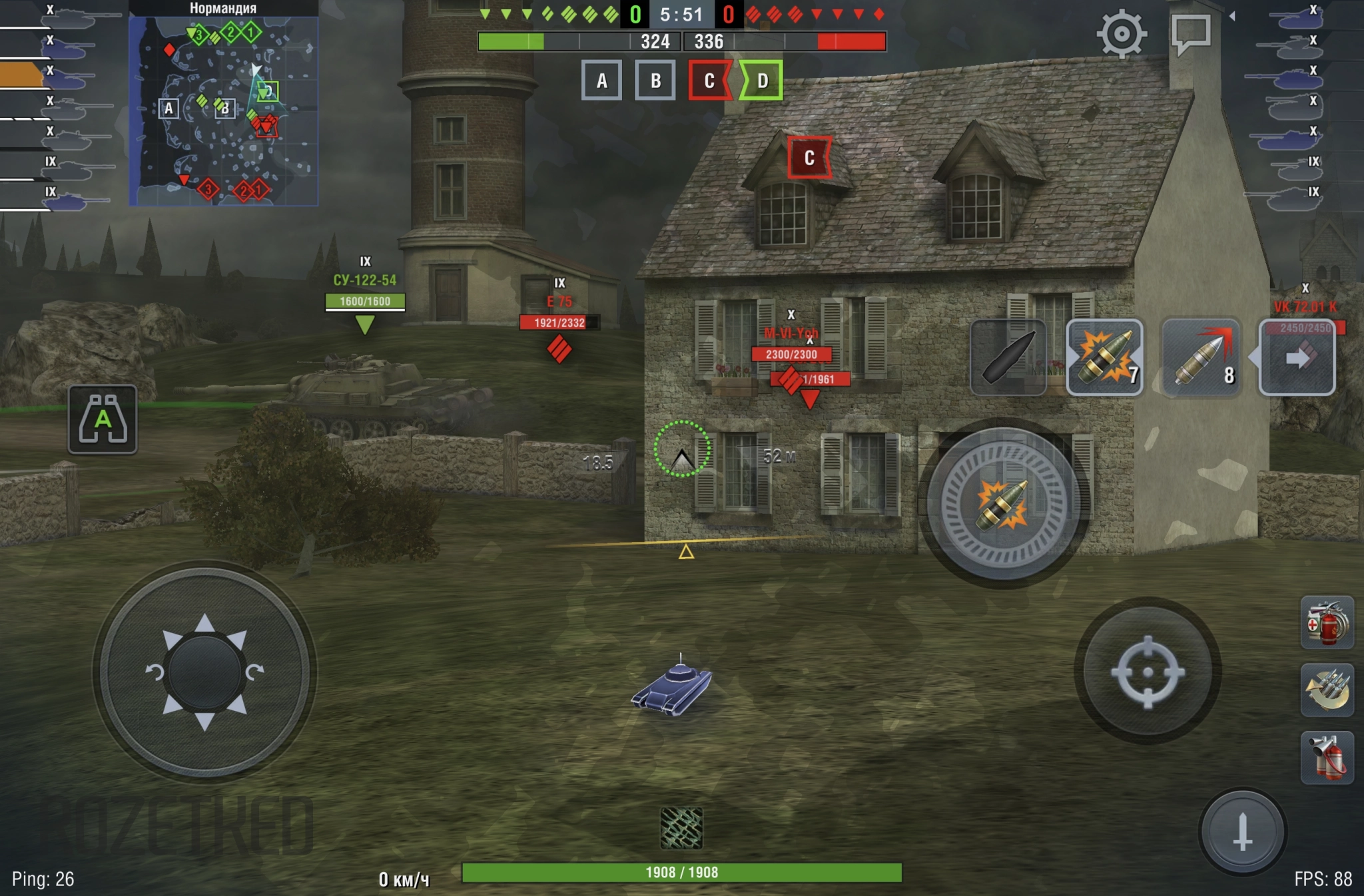Activate the crosshair sniper mode button
Screen dimensions: 1364x896
click(x=1147, y=672)
